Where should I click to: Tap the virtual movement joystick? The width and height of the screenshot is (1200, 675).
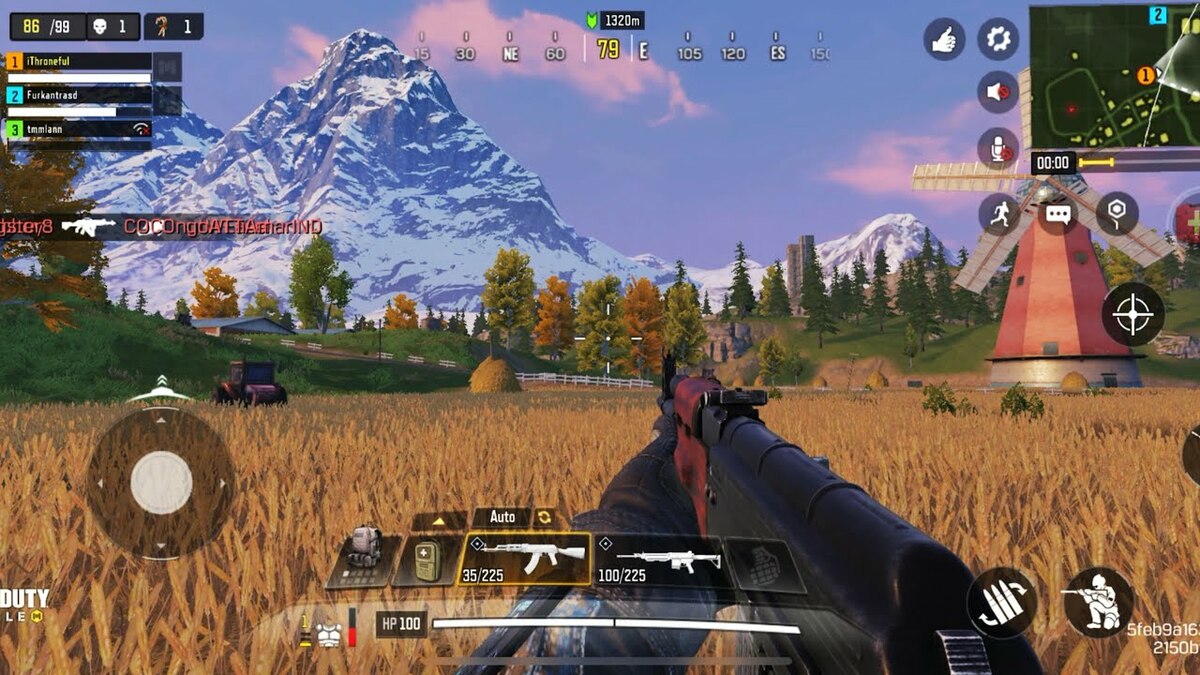click(x=161, y=482)
